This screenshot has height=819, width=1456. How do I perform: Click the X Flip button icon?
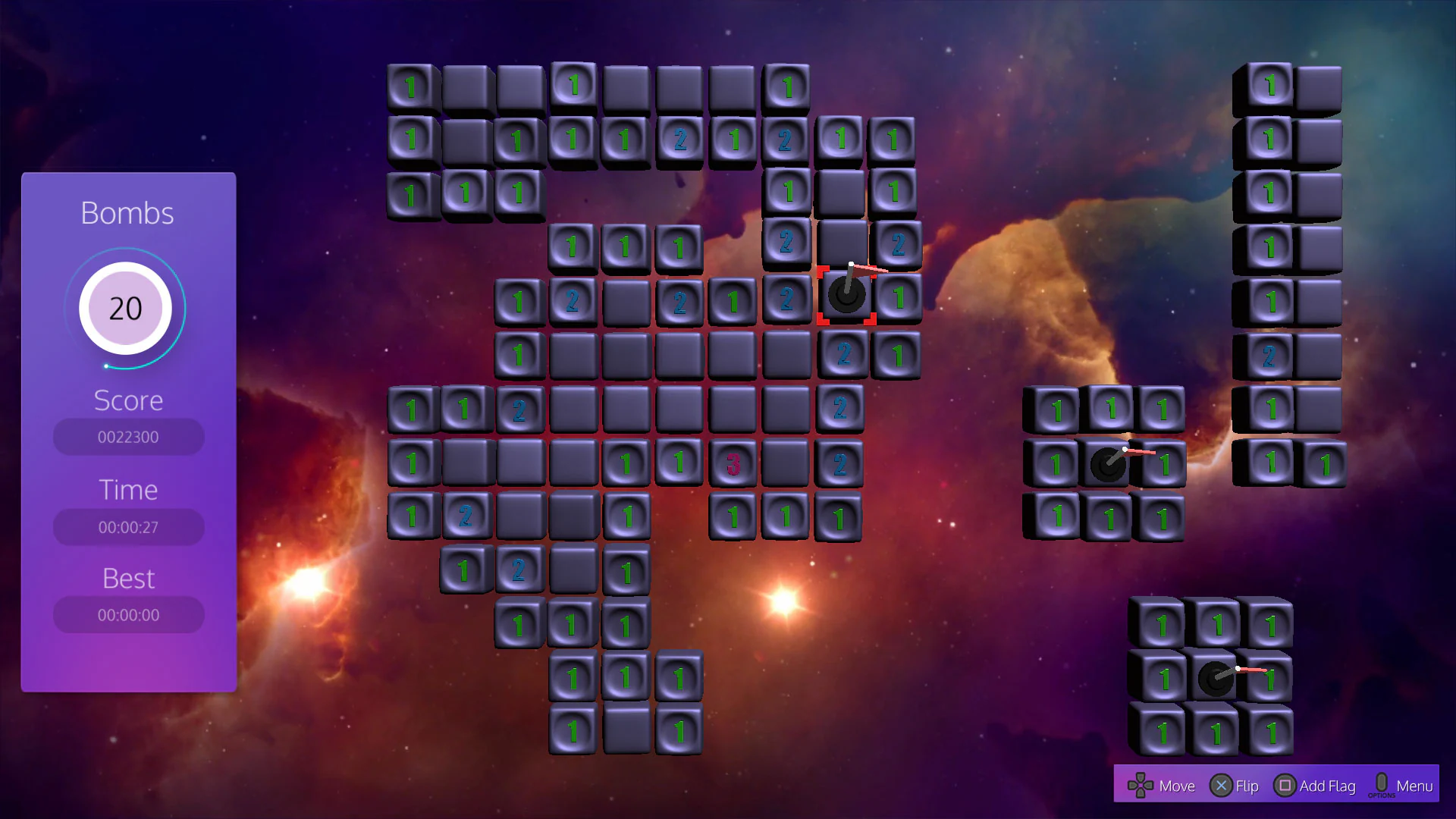pyautogui.click(x=1221, y=786)
